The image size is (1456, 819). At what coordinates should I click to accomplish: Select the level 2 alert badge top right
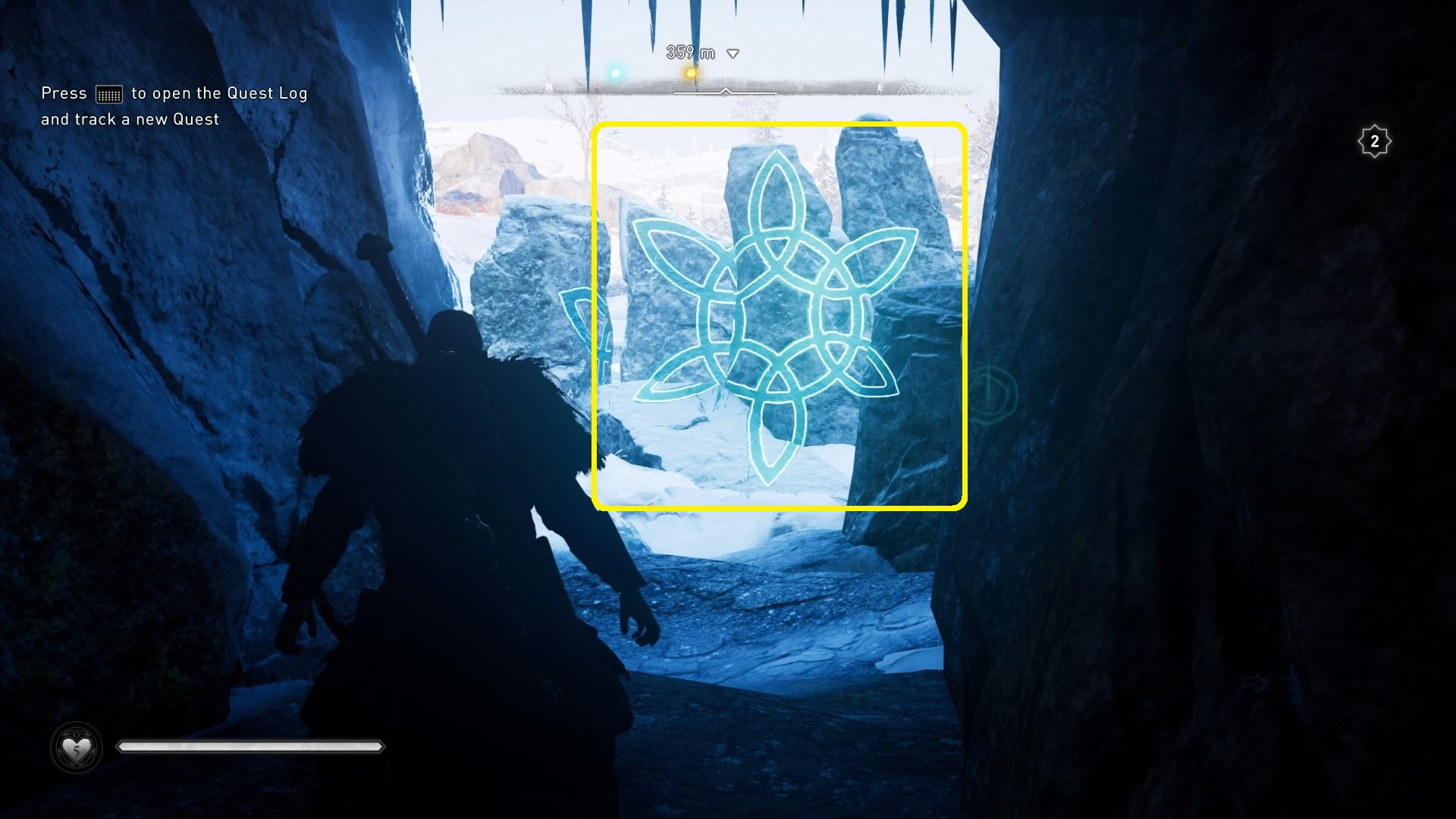pyautogui.click(x=1375, y=141)
